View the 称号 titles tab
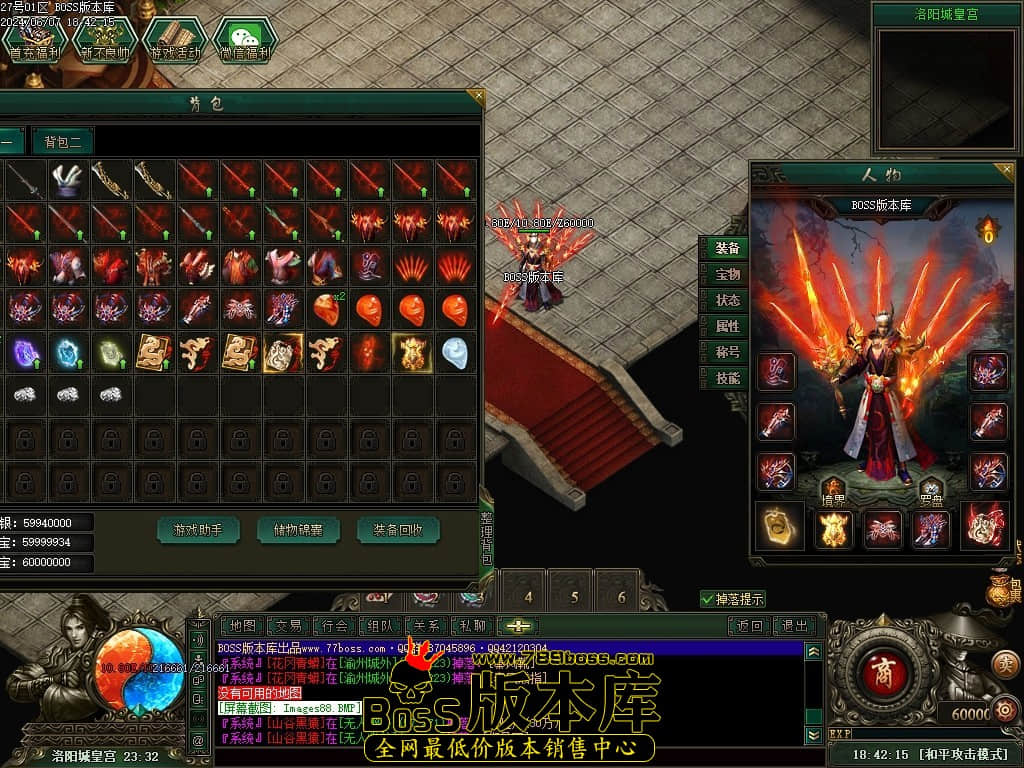This screenshot has height=768, width=1024. click(x=727, y=352)
